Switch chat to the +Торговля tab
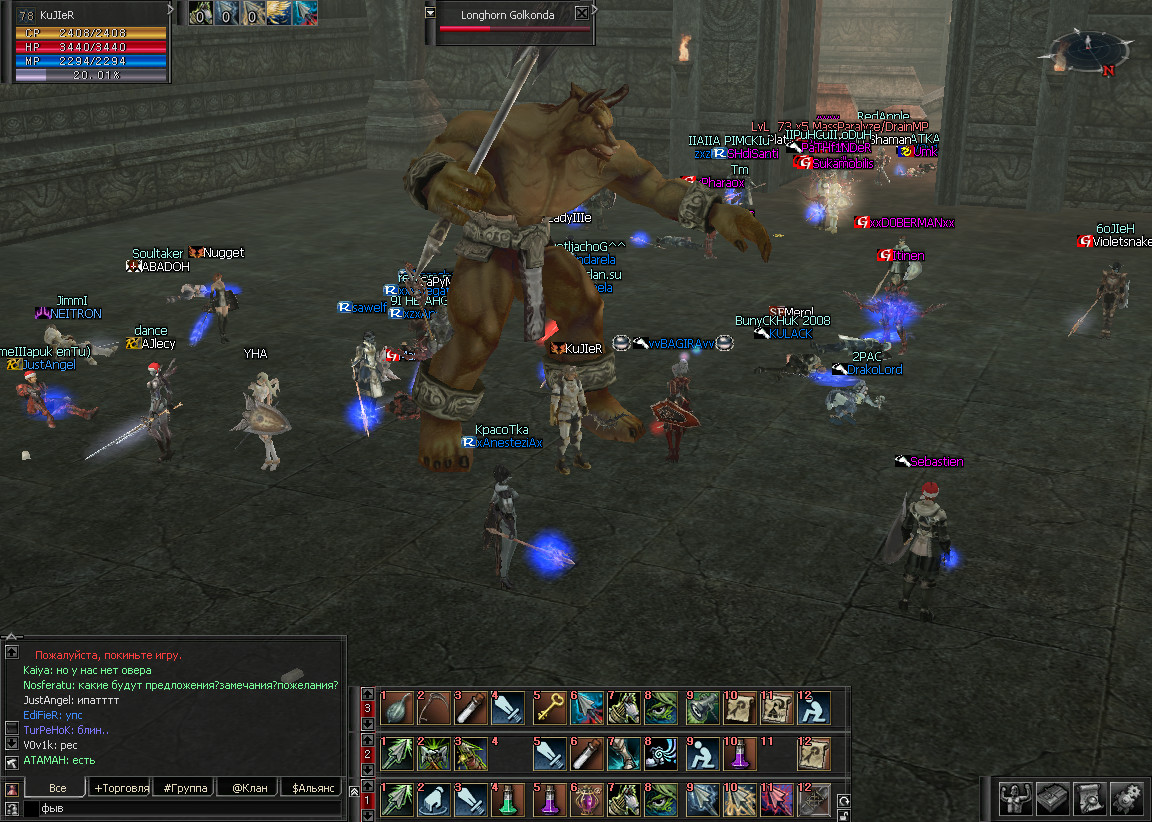 pyautogui.click(x=121, y=788)
